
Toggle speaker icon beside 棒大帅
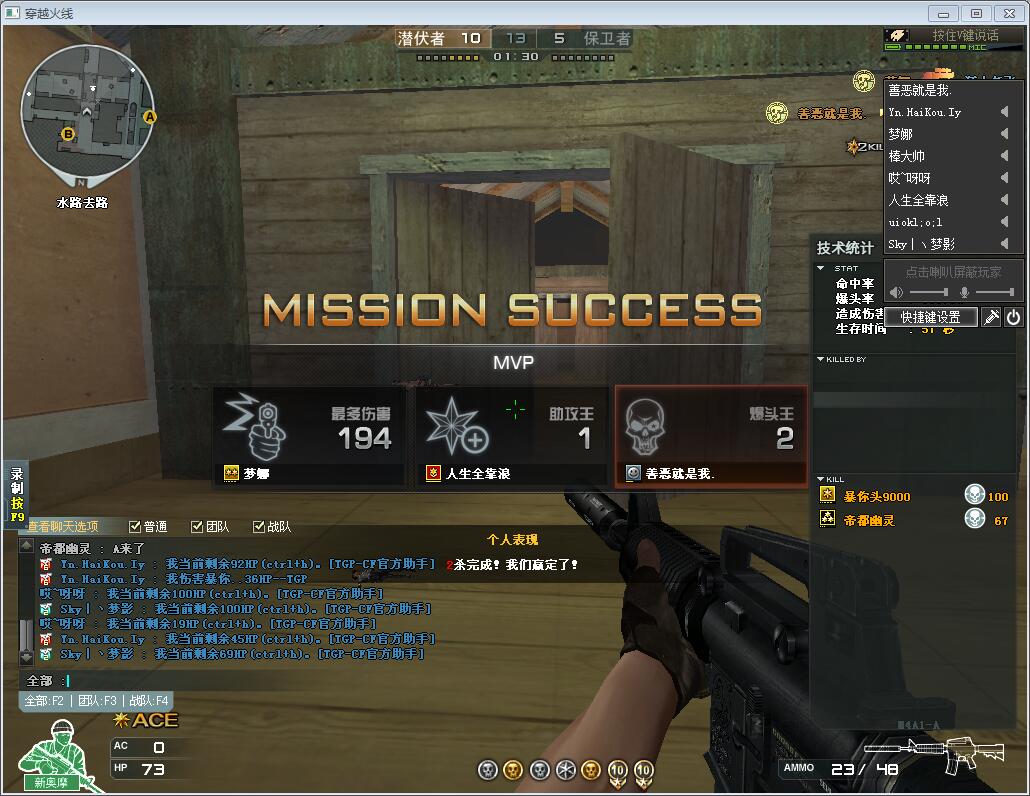(1004, 156)
